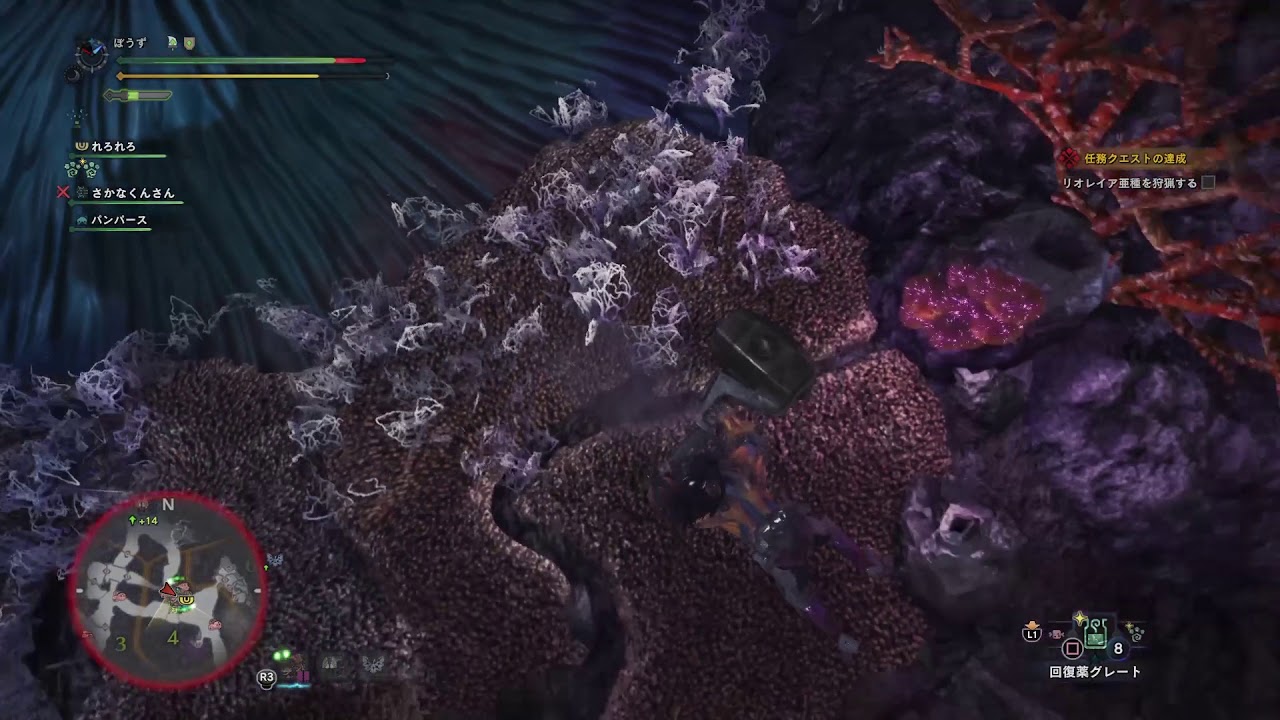Choose the paw-print item beside the potion
Screen dimensions: 1280x720
point(1135,633)
